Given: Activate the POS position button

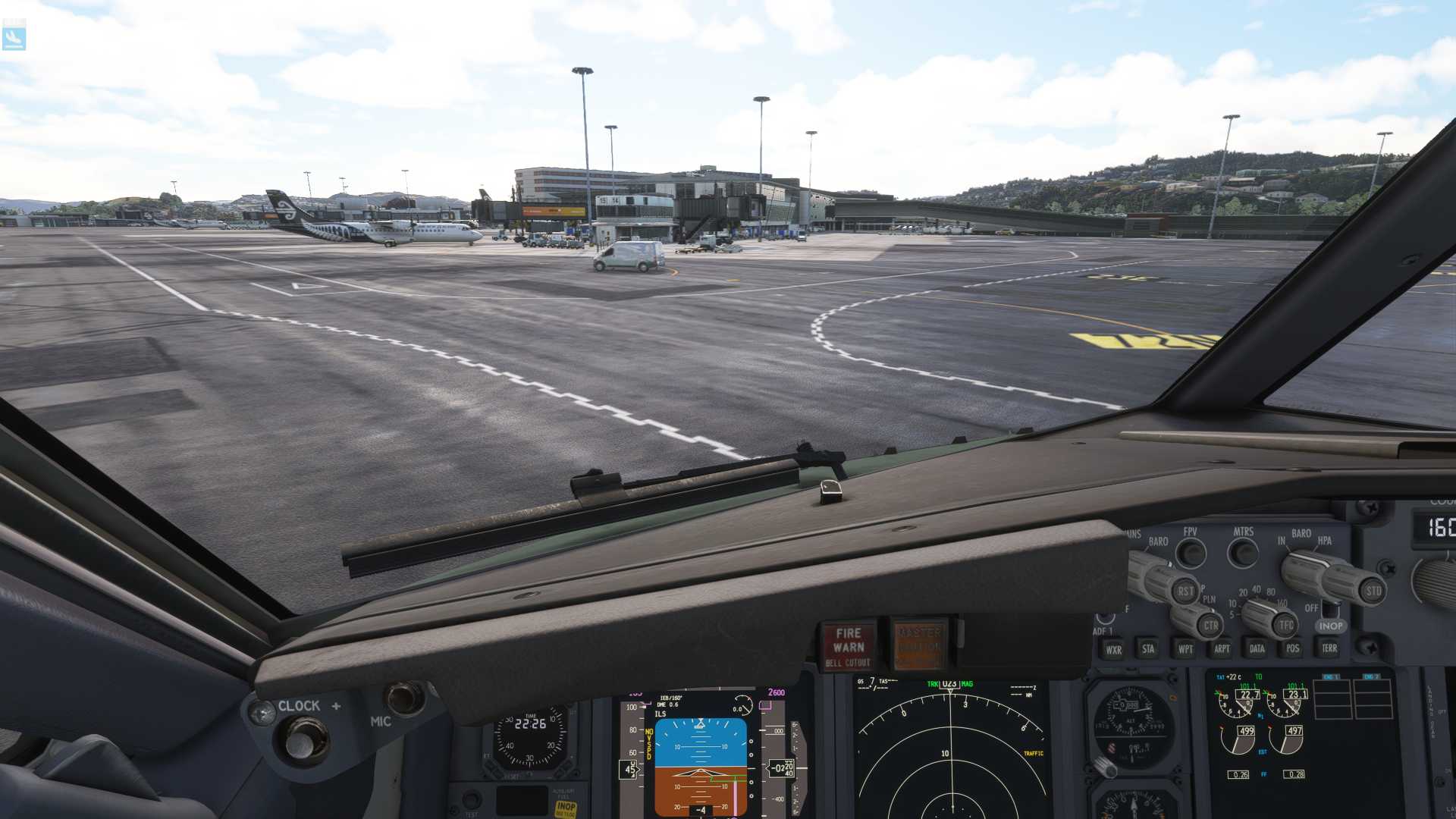Looking at the screenshot, I should tap(1293, 650).
